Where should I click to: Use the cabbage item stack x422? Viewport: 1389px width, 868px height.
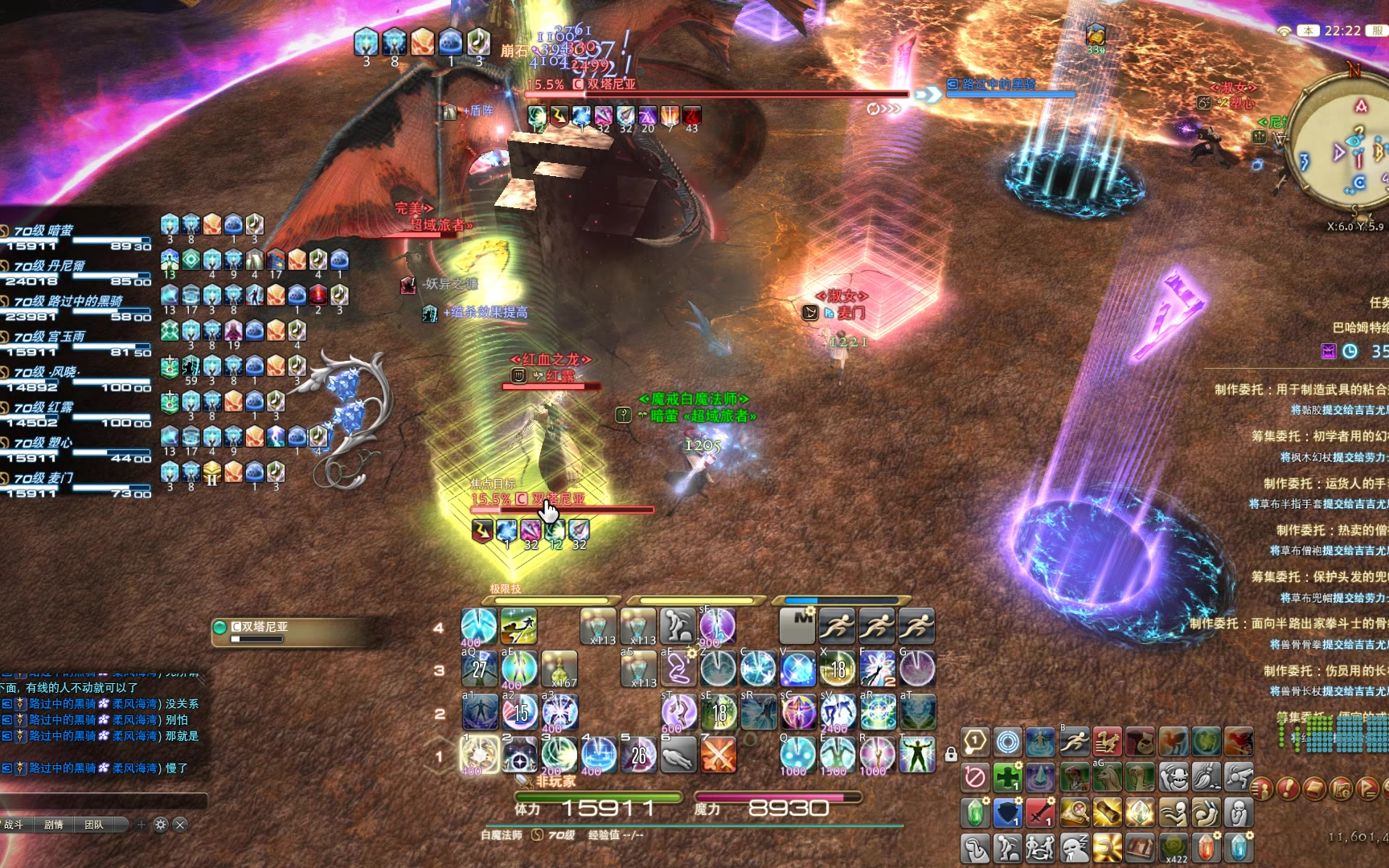point(1174,849)
